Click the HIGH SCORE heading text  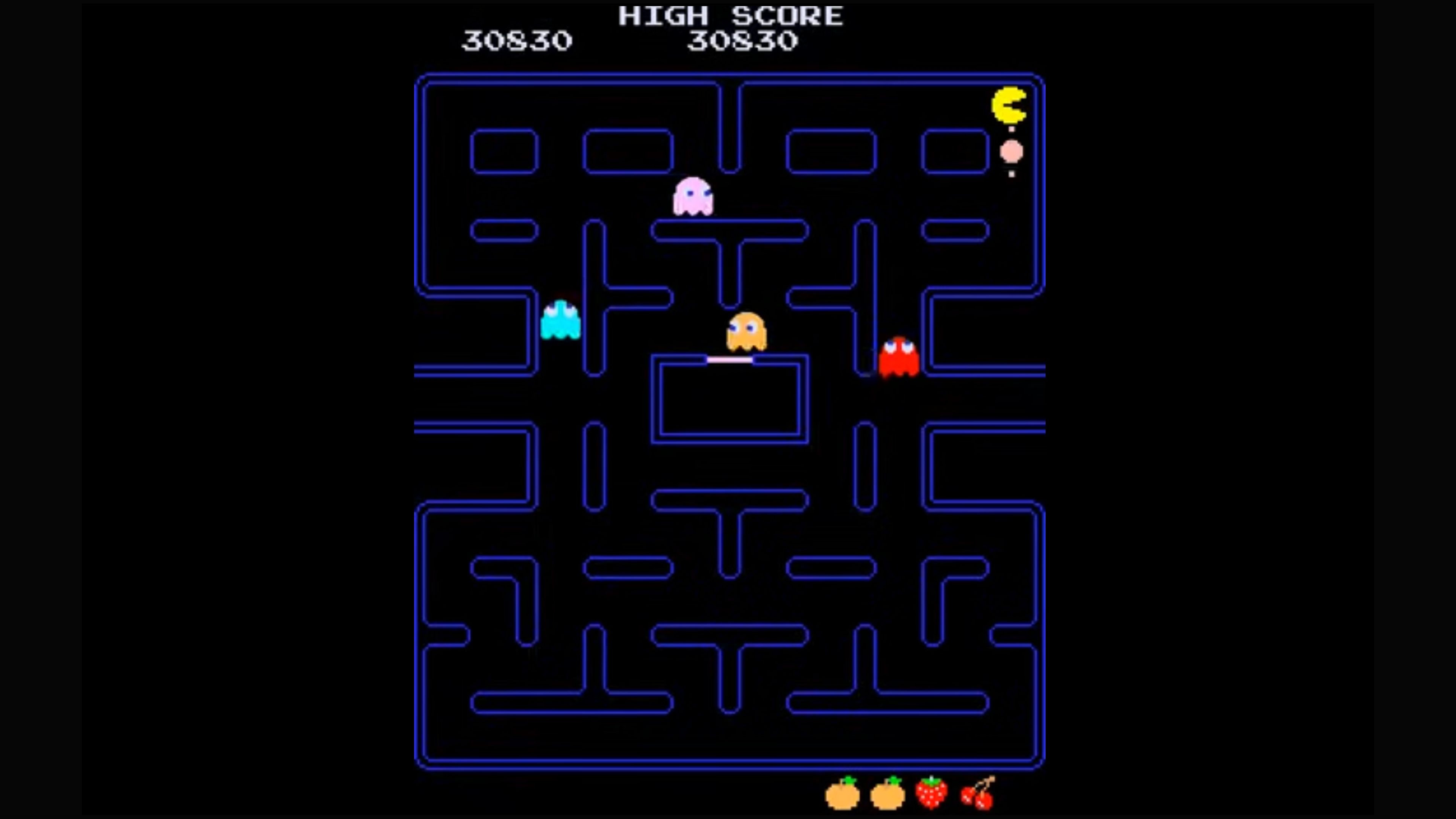pyautogui.click(x=729, y=16)
